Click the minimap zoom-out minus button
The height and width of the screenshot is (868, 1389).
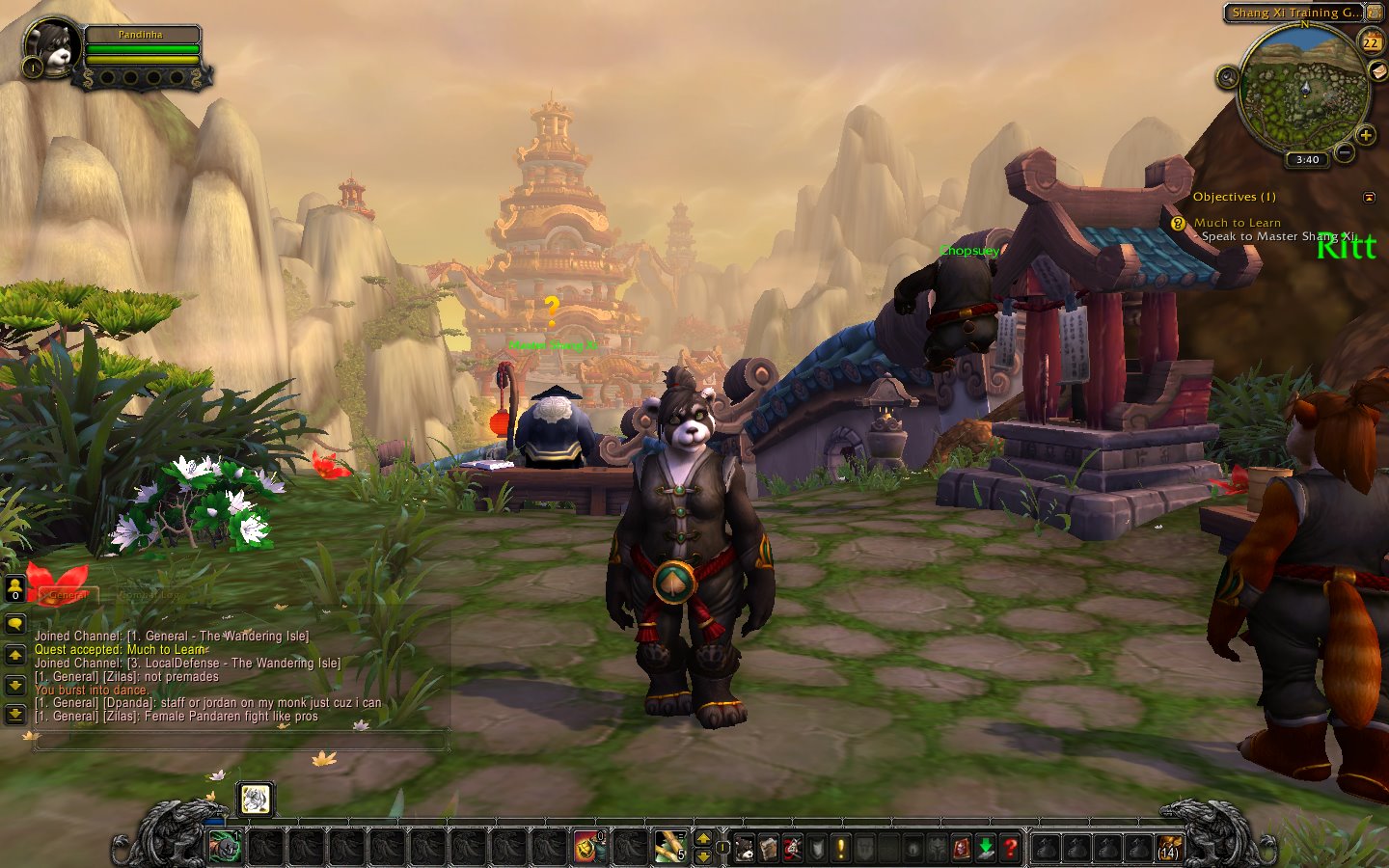coord(1345,151)
